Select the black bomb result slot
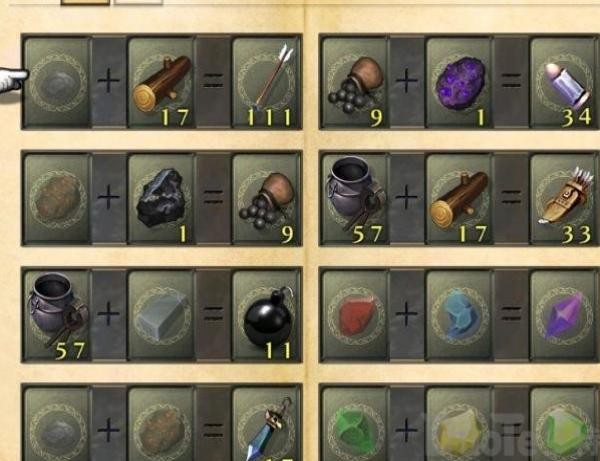This screenshot has height=461, width=600. point(266,314)
